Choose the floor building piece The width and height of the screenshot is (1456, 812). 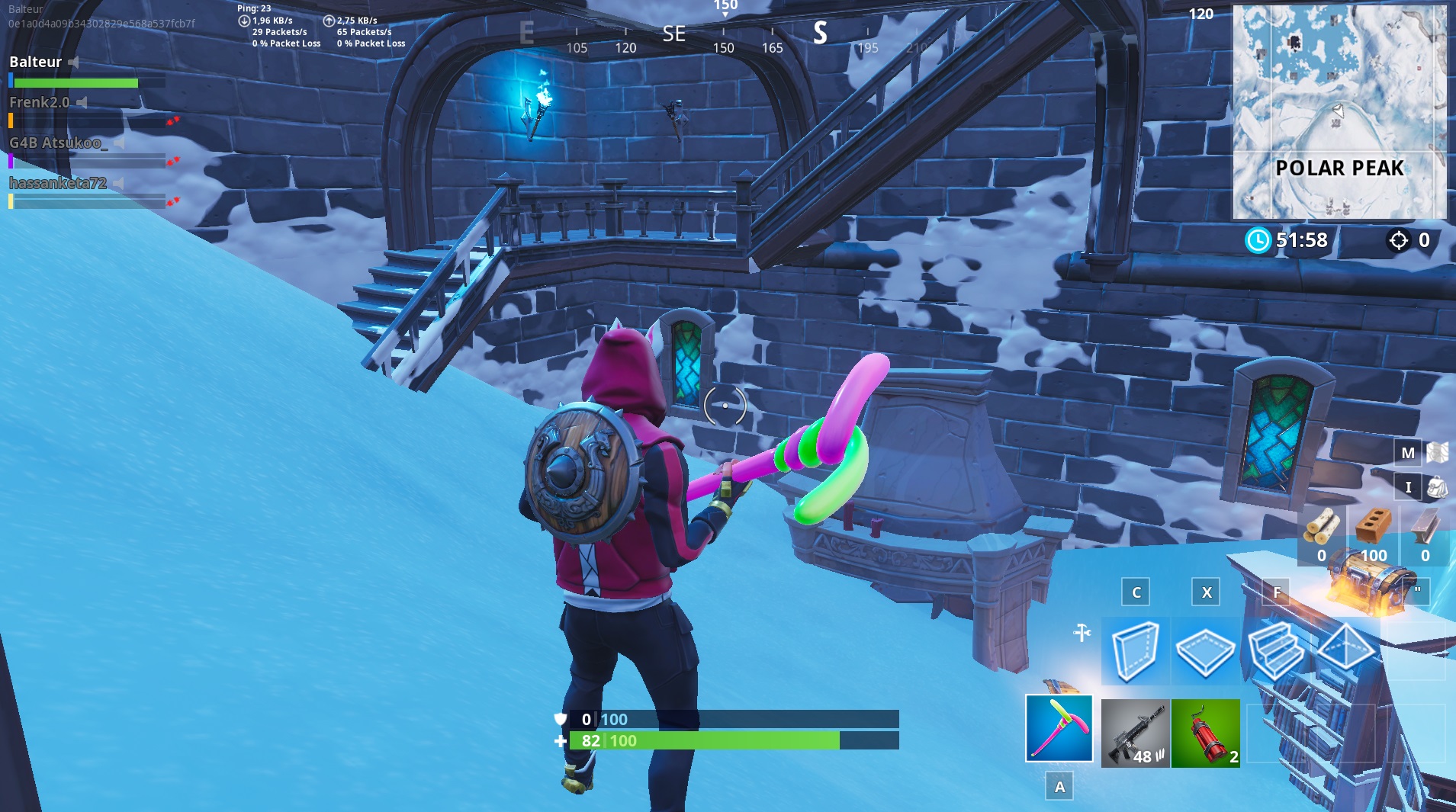[1205, 650]
